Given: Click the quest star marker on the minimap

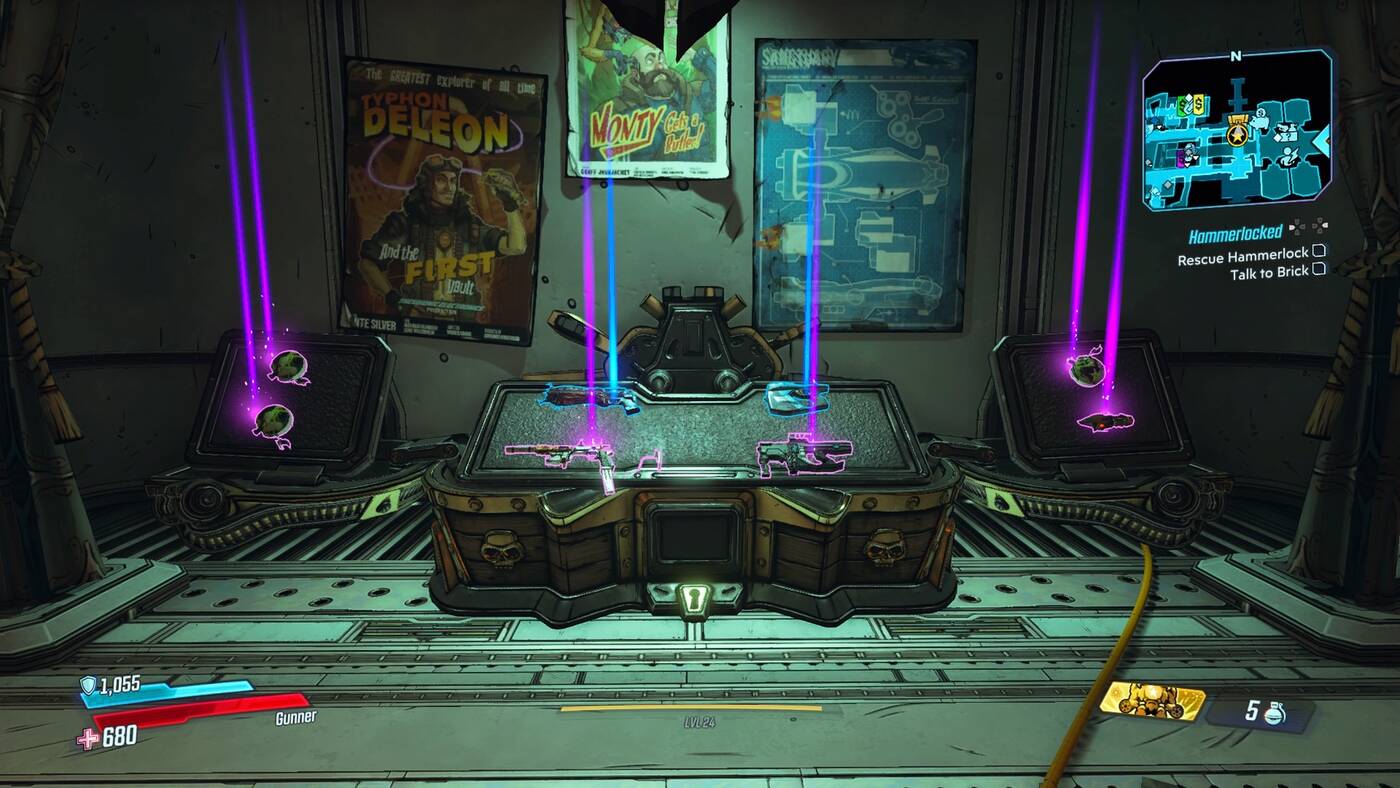Looking at the screenshot, I should [x=1237, y=133].
